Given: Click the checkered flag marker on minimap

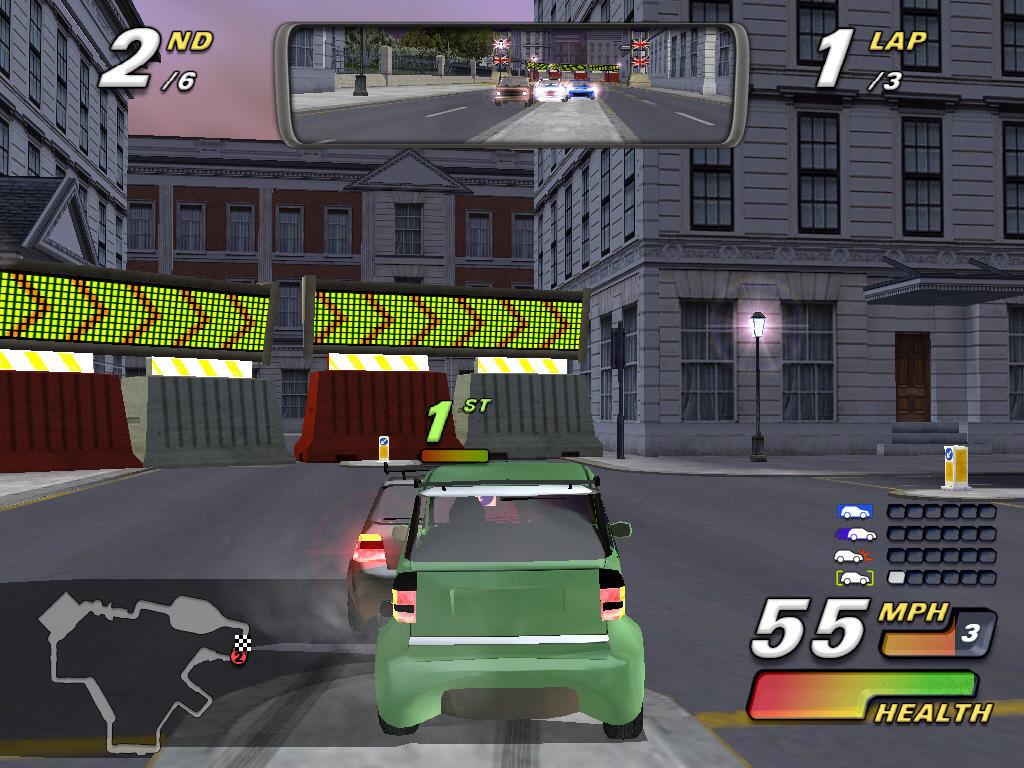Looking at the screenshot, I should [x=241, y=642].
